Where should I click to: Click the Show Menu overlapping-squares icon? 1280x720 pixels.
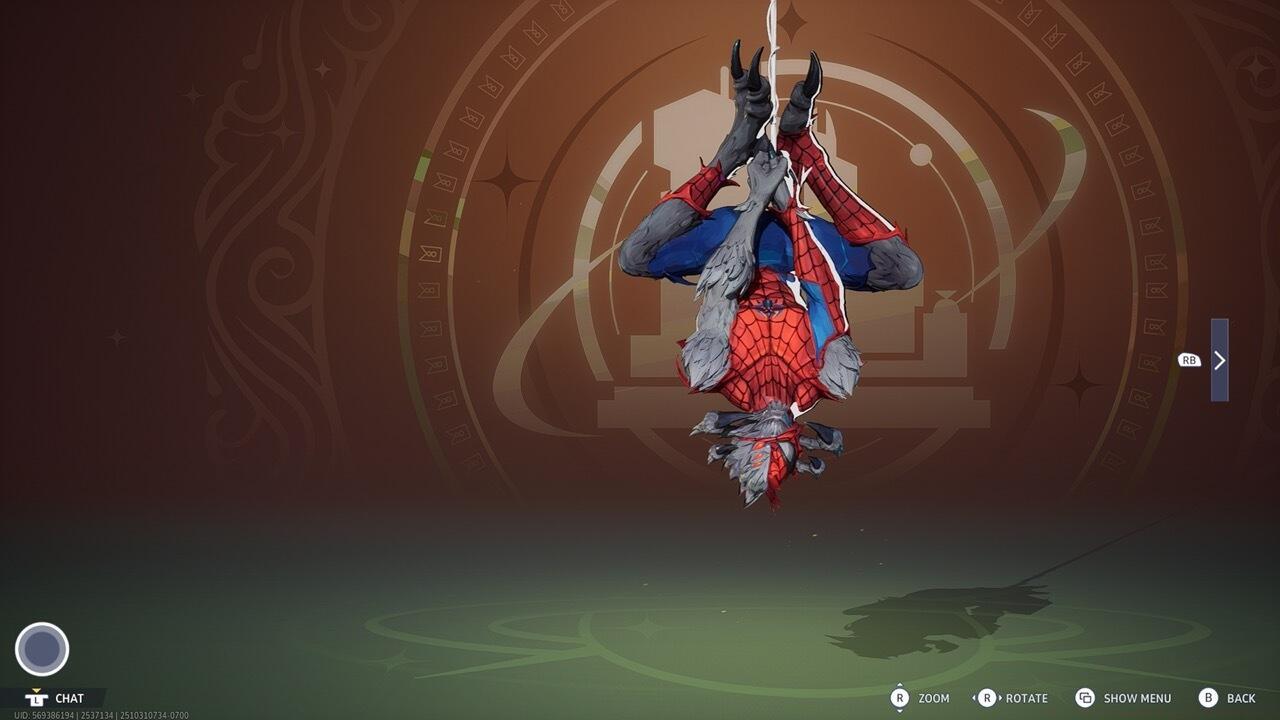[1084, 698]
